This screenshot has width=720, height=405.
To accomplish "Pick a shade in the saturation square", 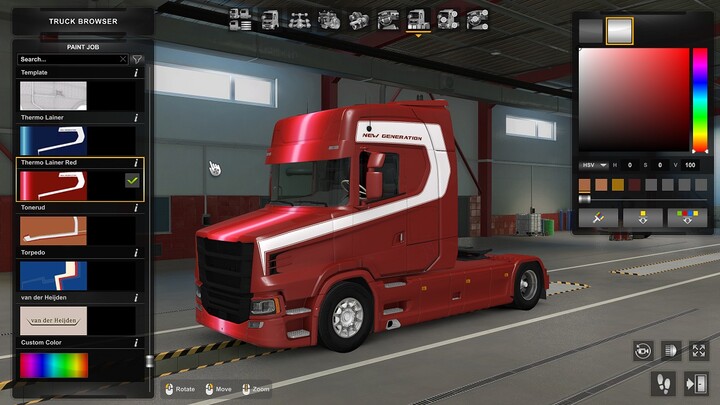I will click(x=634, y=100).
